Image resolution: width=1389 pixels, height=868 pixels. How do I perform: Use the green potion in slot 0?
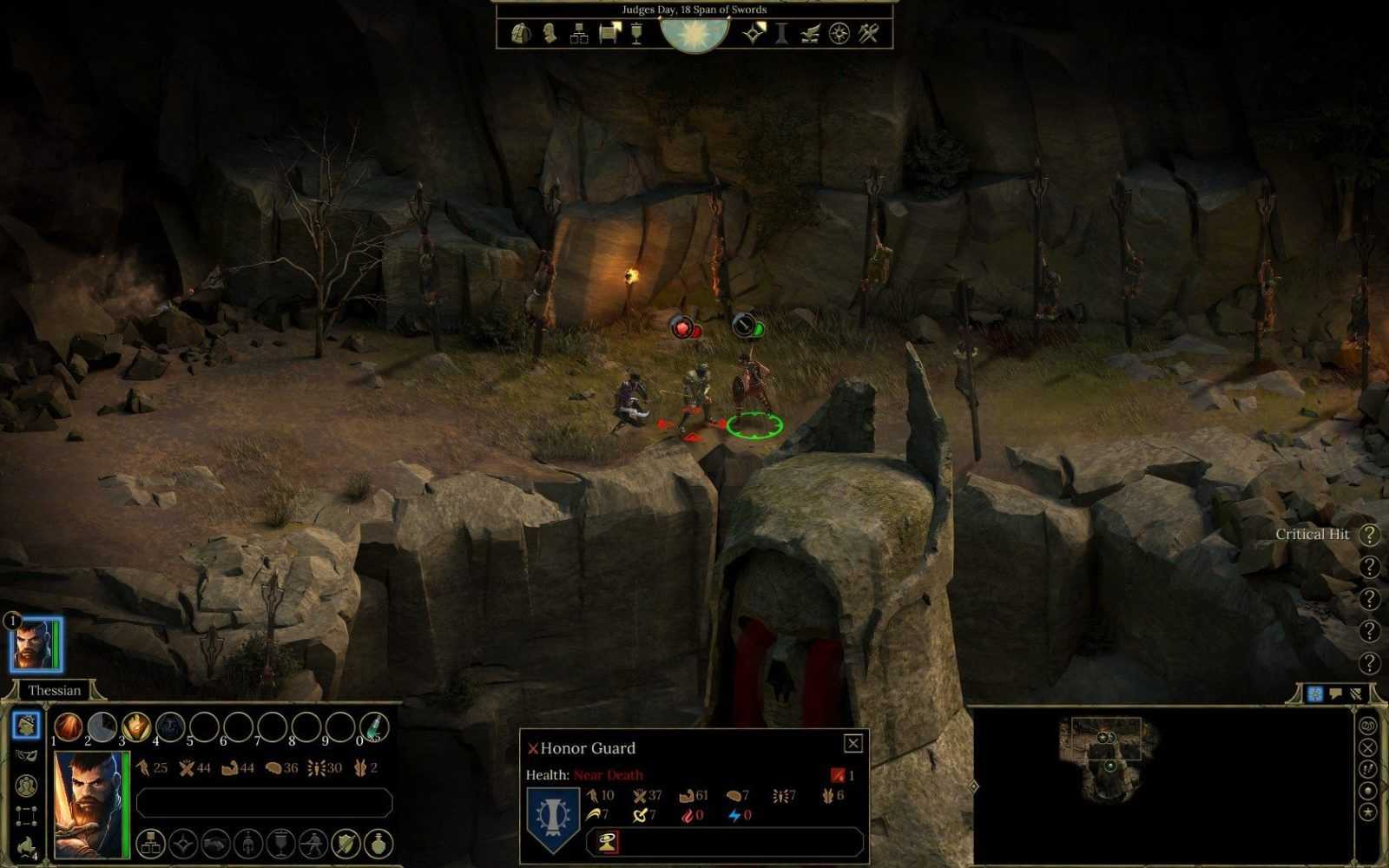(374, 727)
